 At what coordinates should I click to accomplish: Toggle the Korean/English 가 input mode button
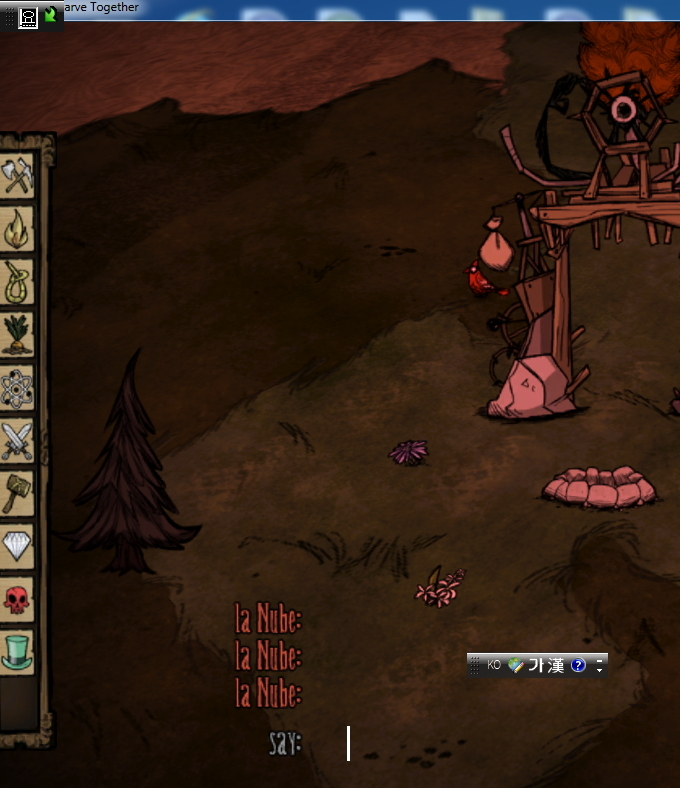coord(536,665)
